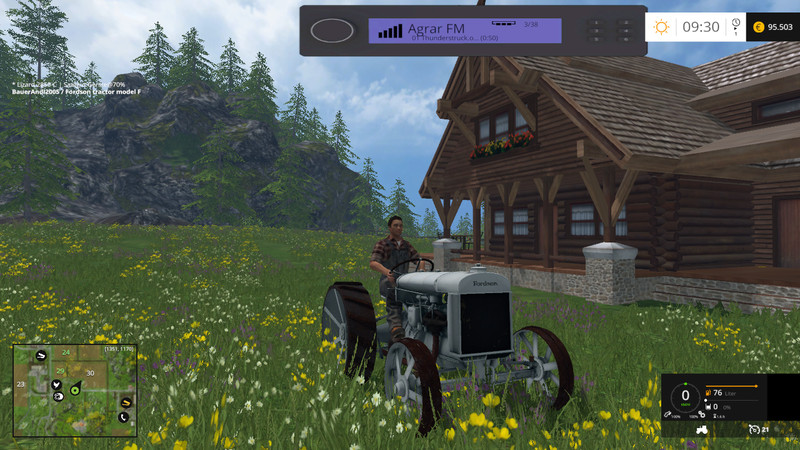The image size is (800, 450).
Task: Select the phone marker on the minimap
Action: tap(124, 416)
